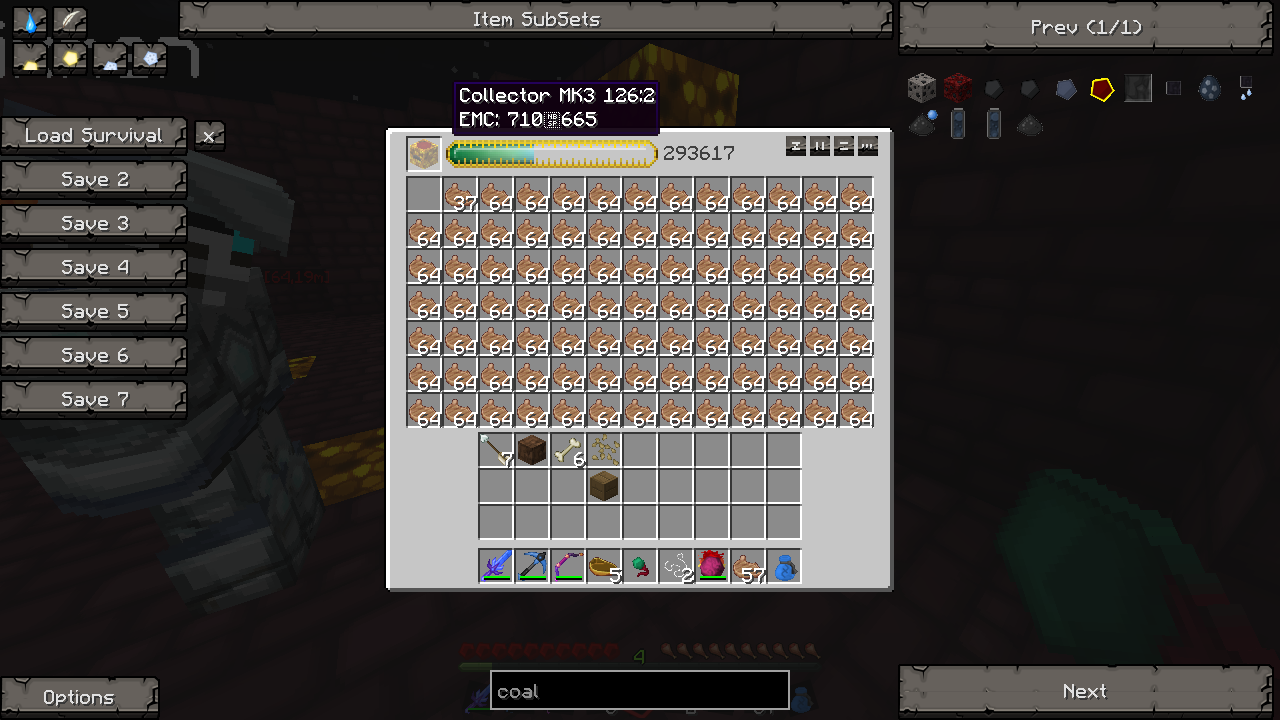Open the Options menu

click(x=79, y=697)
